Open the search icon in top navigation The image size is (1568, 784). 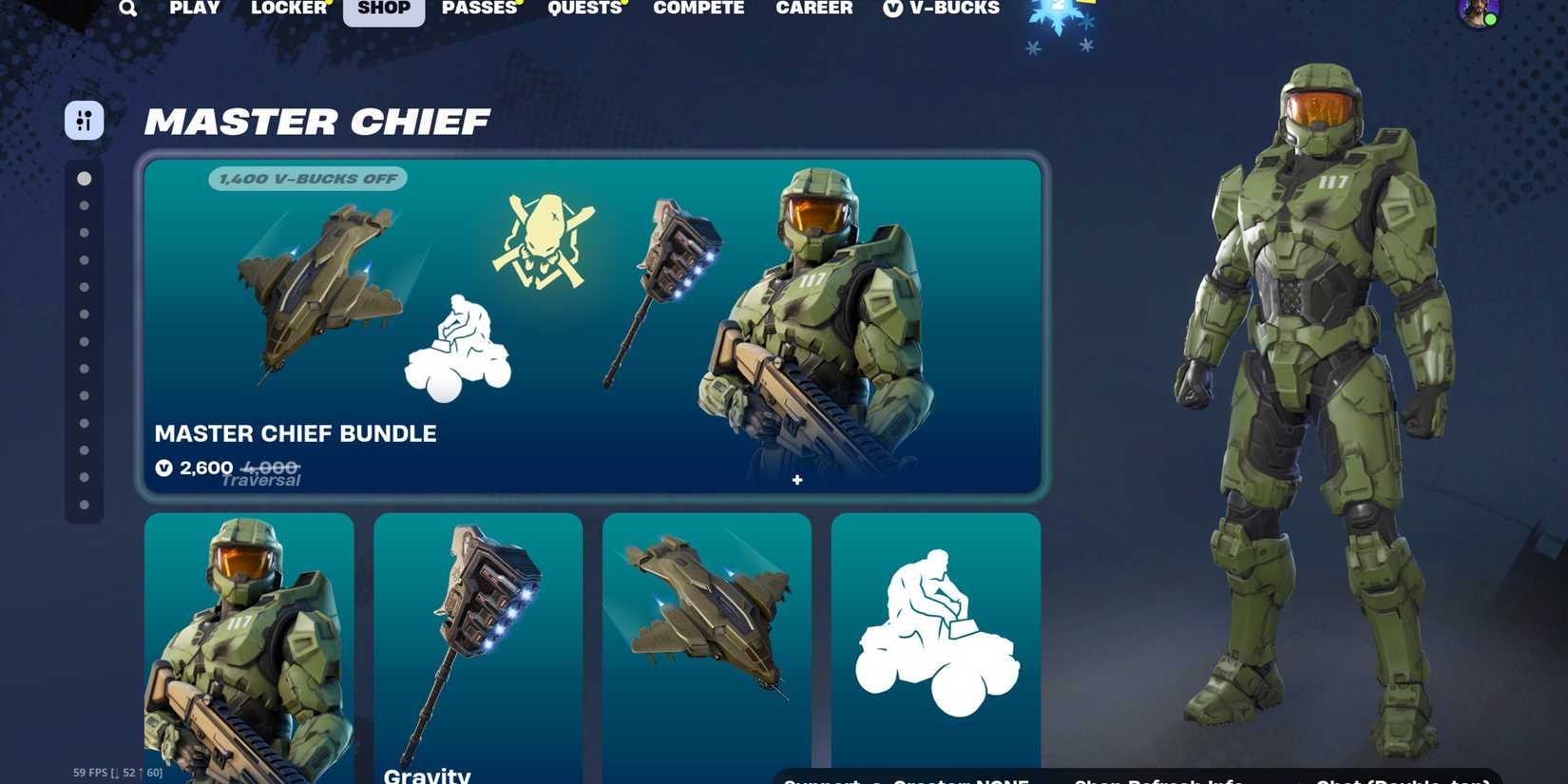click(x=128, y=10)
